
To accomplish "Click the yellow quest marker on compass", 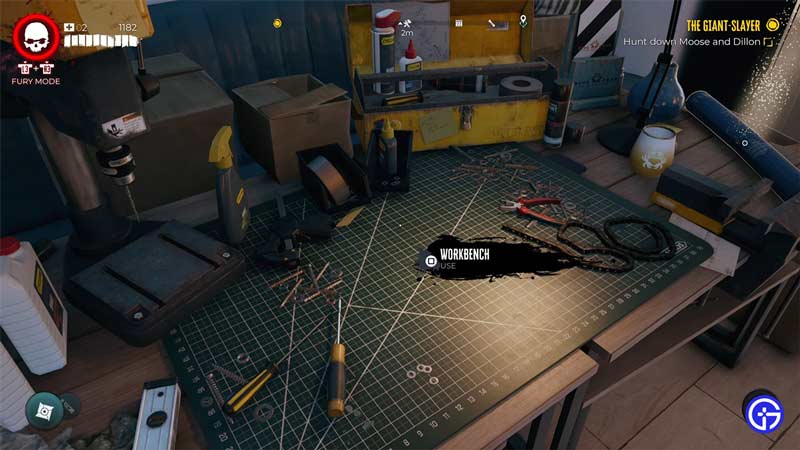I will (x=277, y=22).
